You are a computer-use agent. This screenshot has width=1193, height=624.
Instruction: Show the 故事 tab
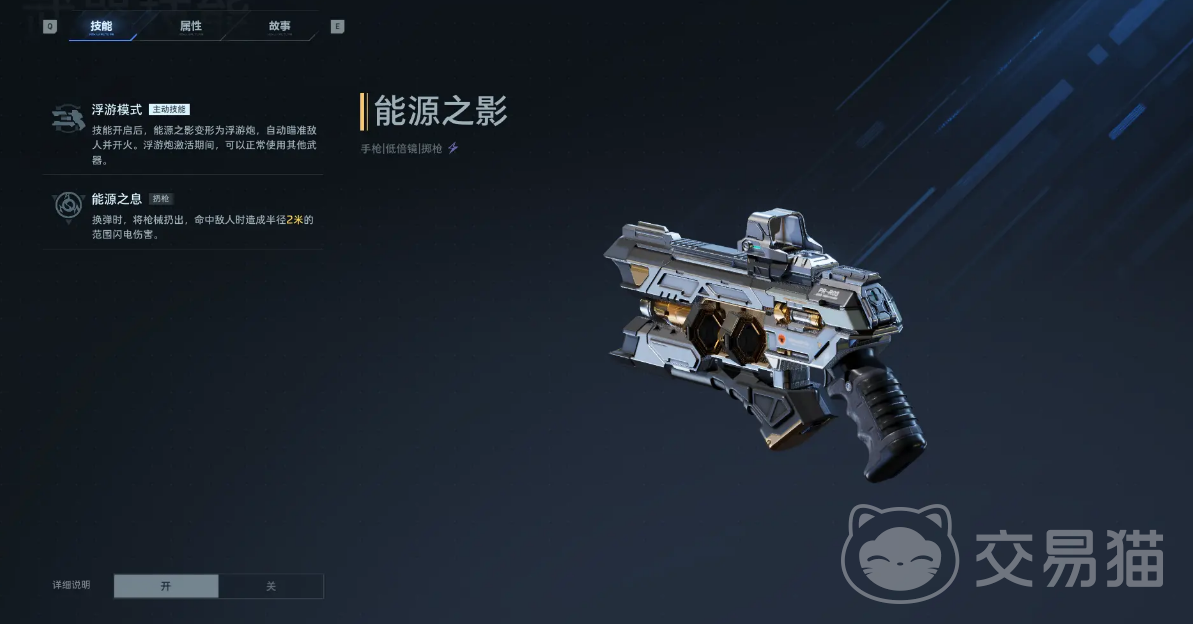point(279,26)
